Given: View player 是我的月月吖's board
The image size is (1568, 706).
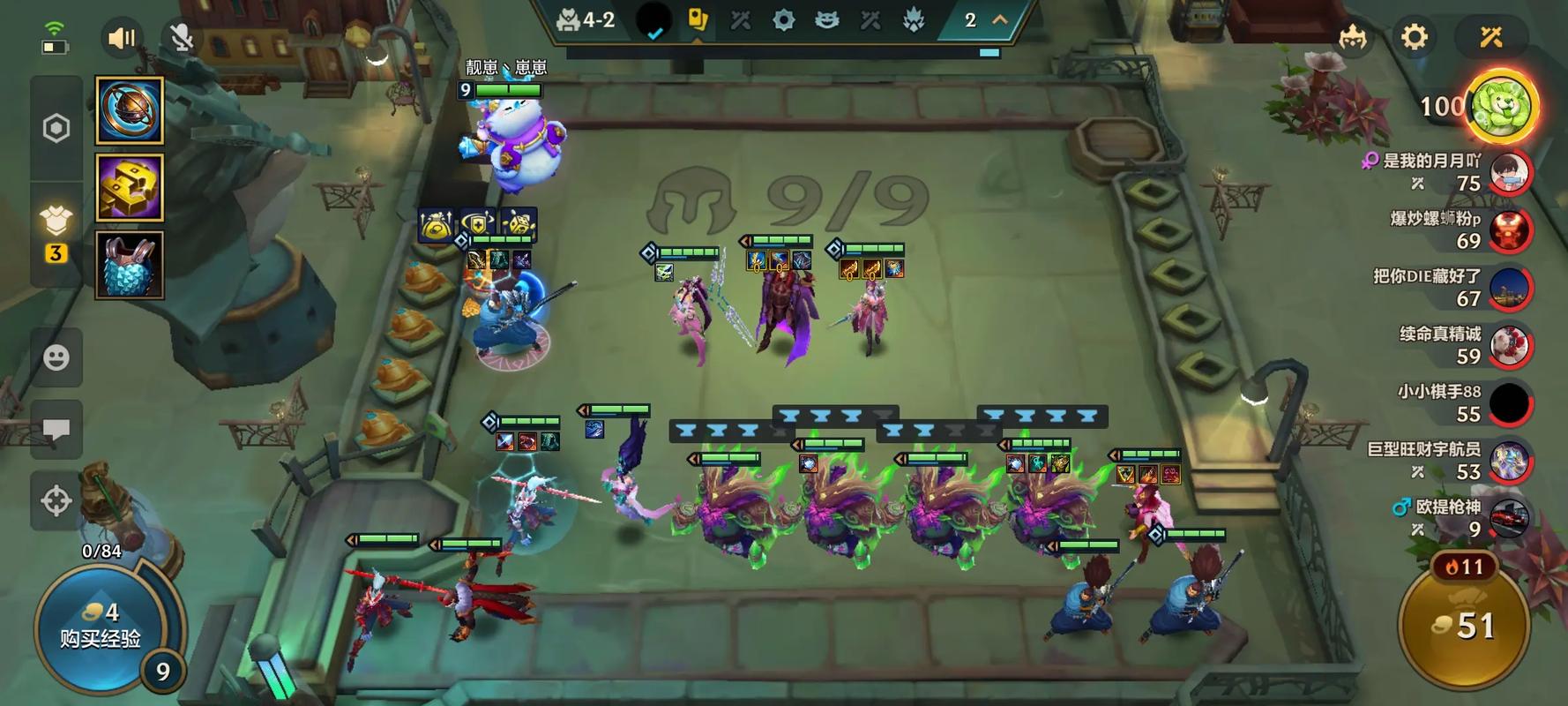Looking at the screenshot, I should click(1509, 172).
